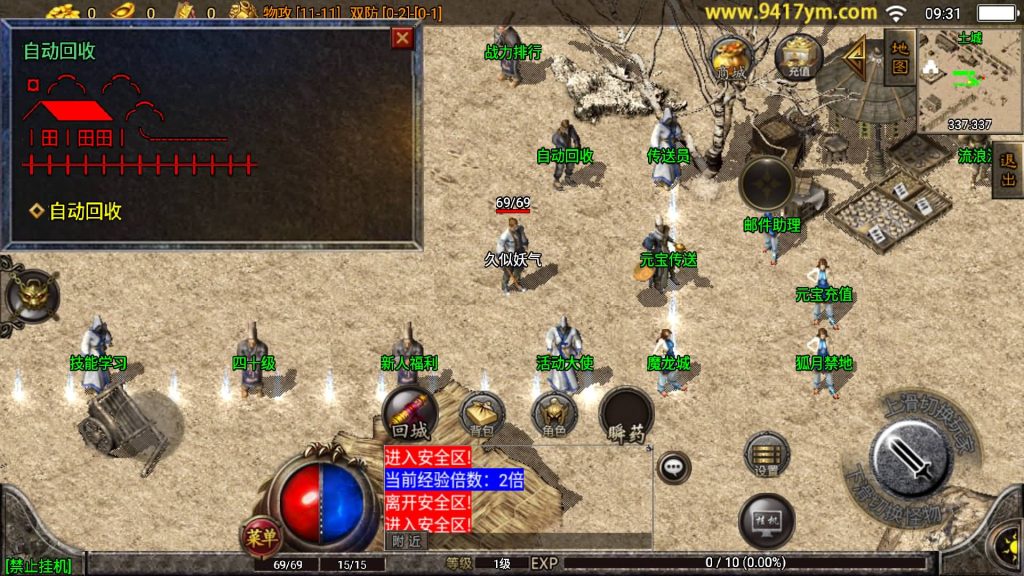Open chat with the speech bubble icon
Image resolution: width=1024 pixels, height=576 pixels.
[x=674, y=466]
